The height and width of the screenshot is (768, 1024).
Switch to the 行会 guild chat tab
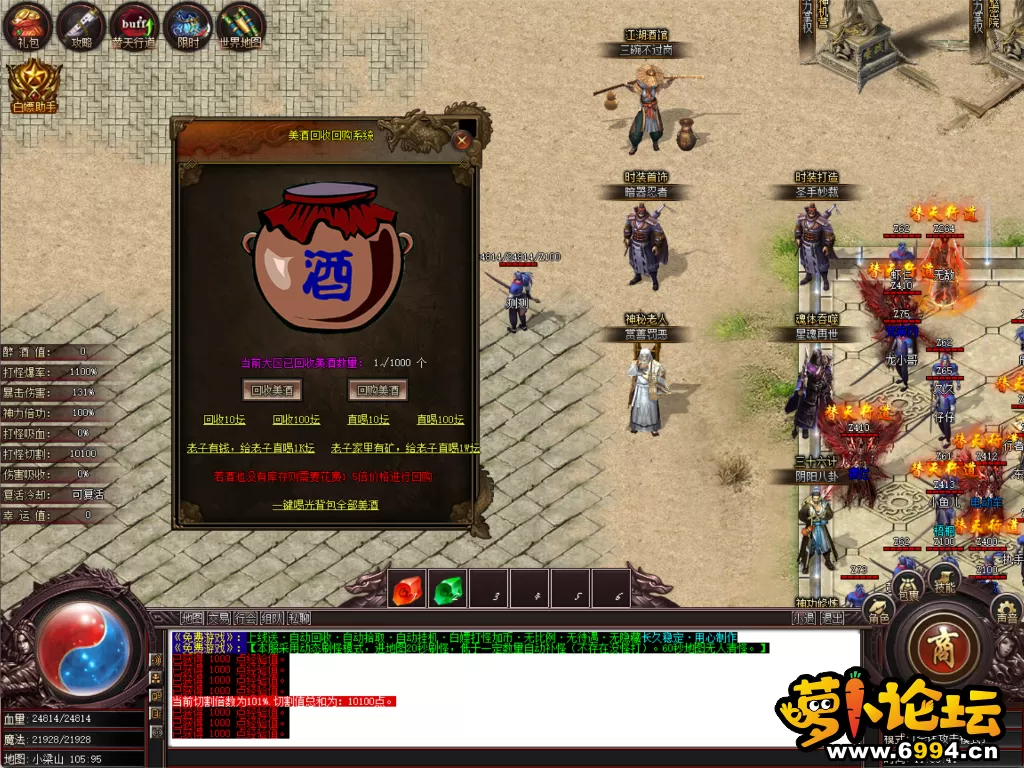(246, 618)
